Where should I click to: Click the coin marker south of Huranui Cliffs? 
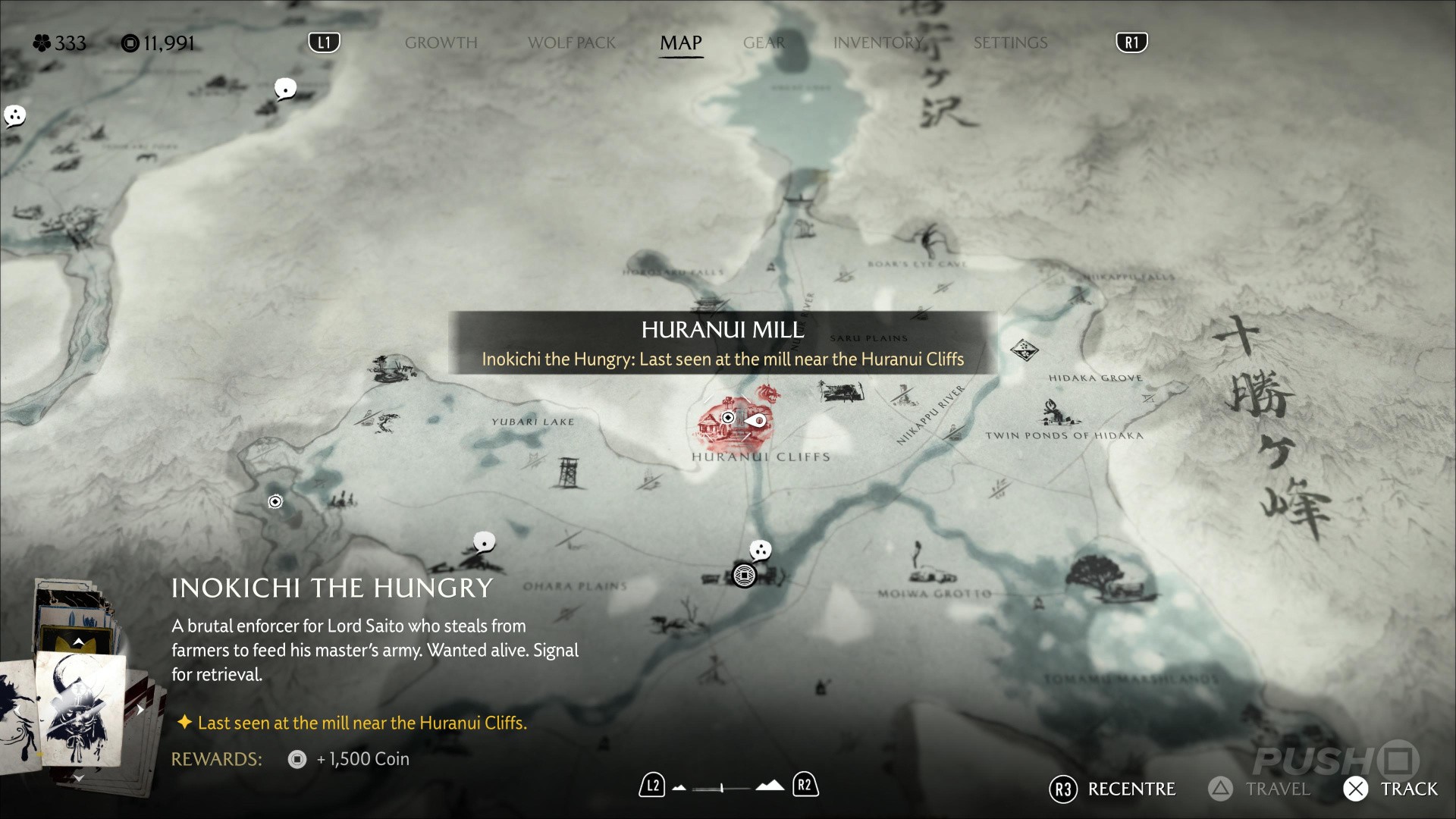click(744, 576)
